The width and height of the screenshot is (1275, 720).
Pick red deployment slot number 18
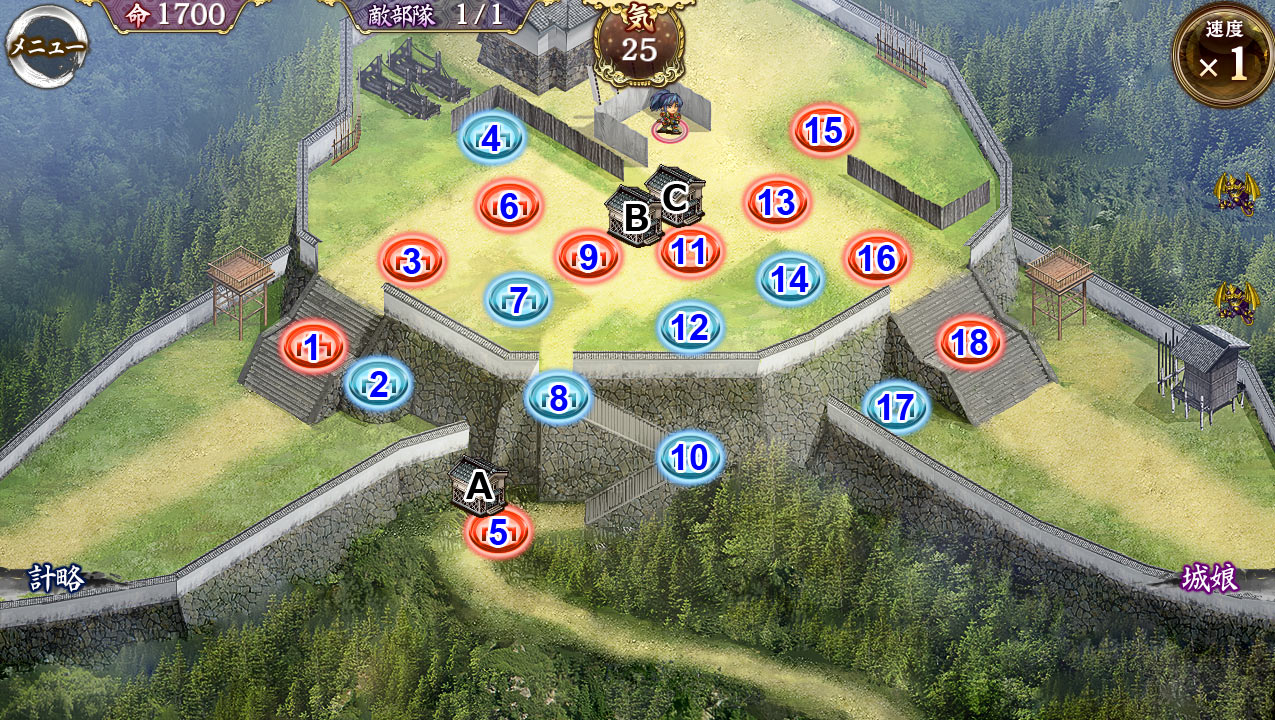point(970,343)
